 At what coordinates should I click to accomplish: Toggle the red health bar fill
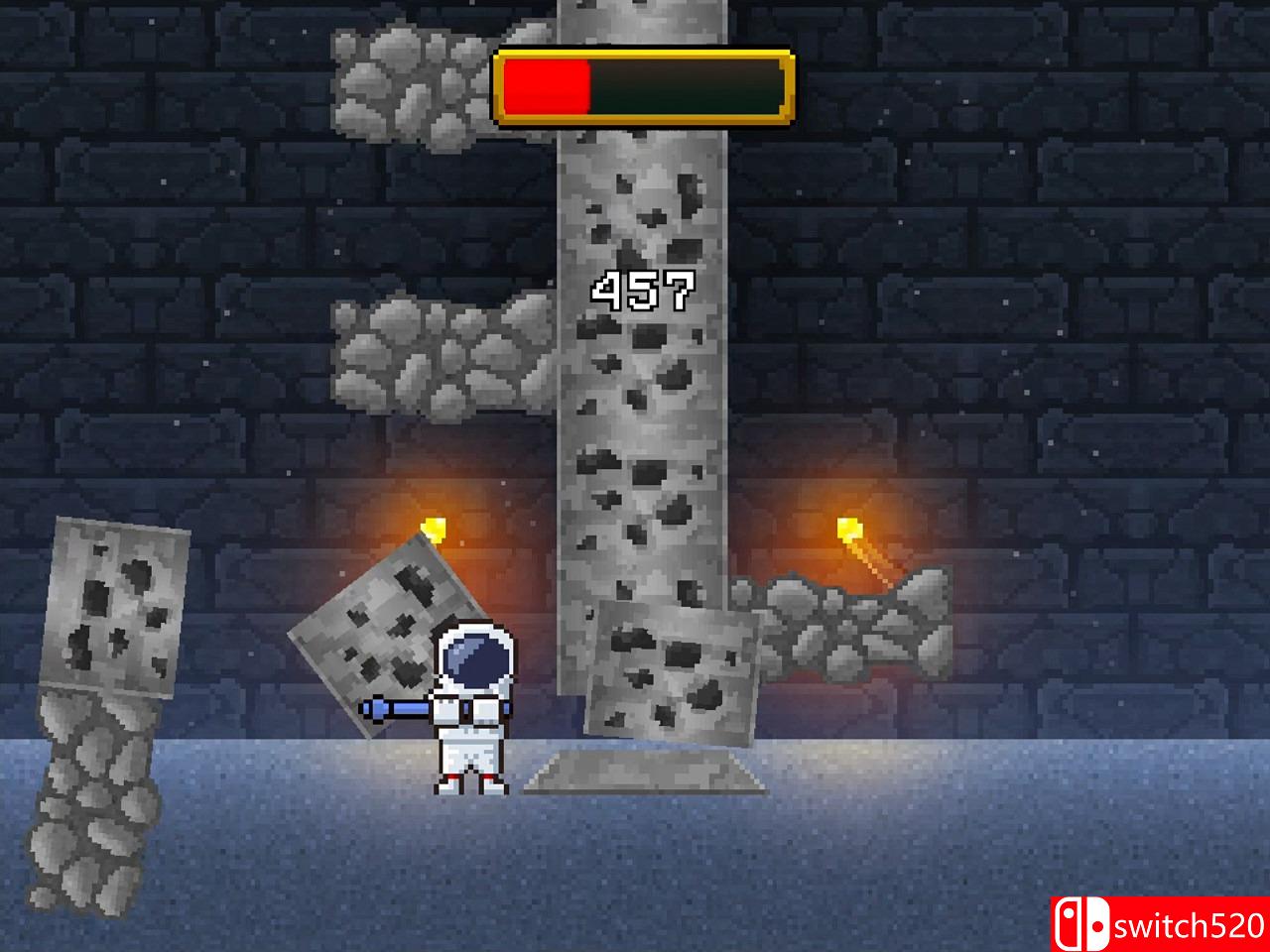tap(546, 87)
